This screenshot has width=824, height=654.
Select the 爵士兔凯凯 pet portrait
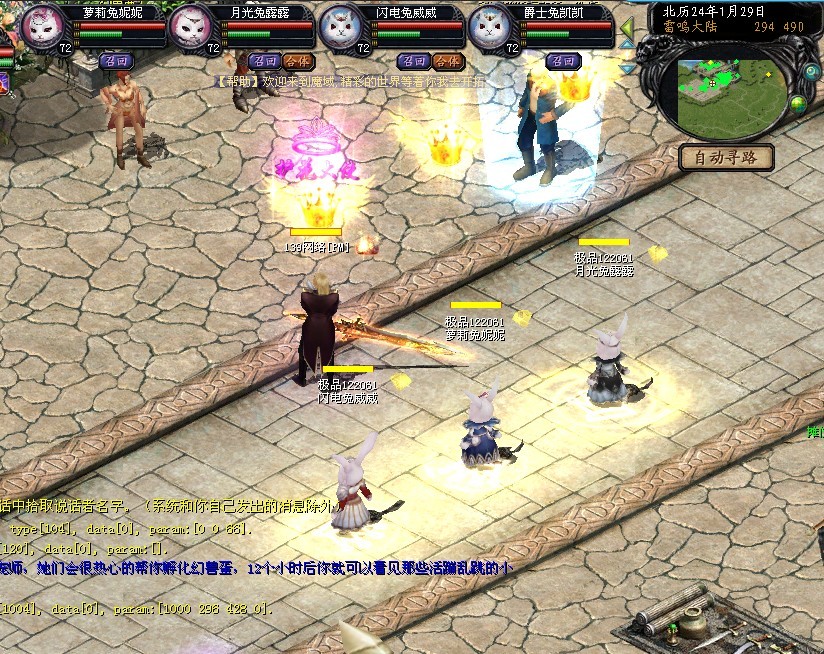pos(490,27)
